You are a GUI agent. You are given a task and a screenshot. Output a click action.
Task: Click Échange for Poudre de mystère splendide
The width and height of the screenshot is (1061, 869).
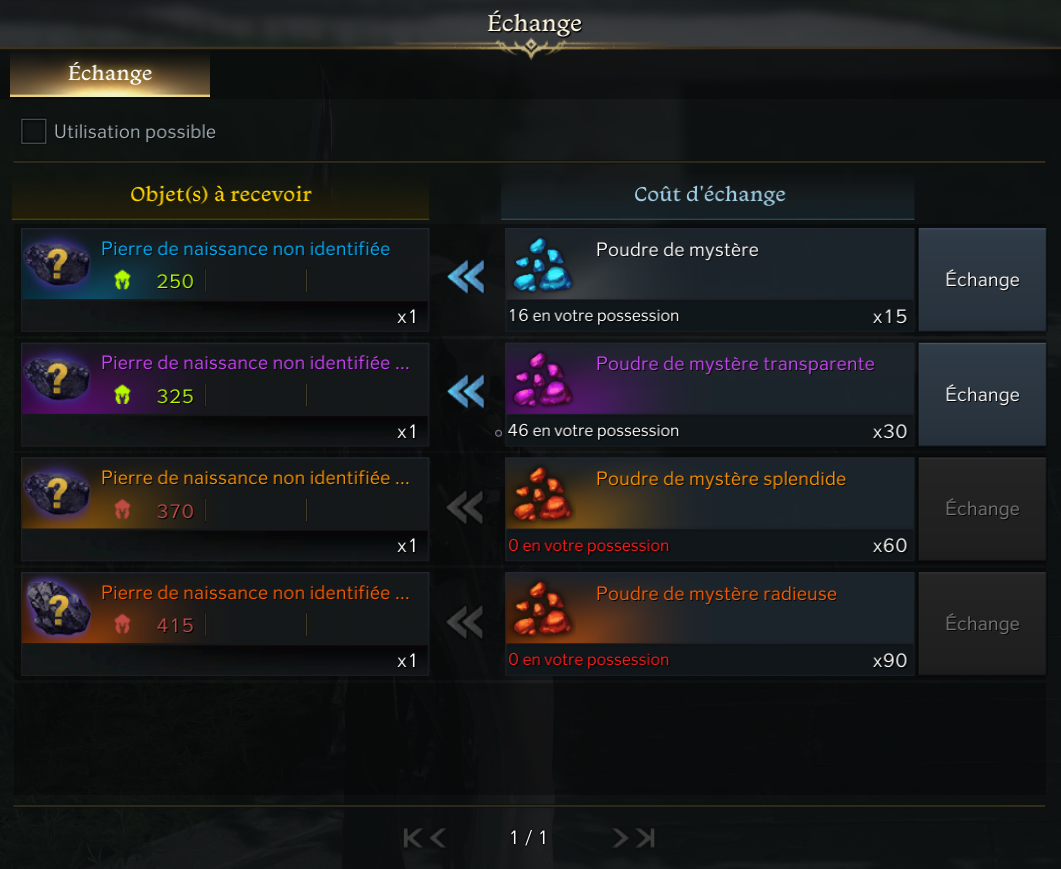pos(981,509)
